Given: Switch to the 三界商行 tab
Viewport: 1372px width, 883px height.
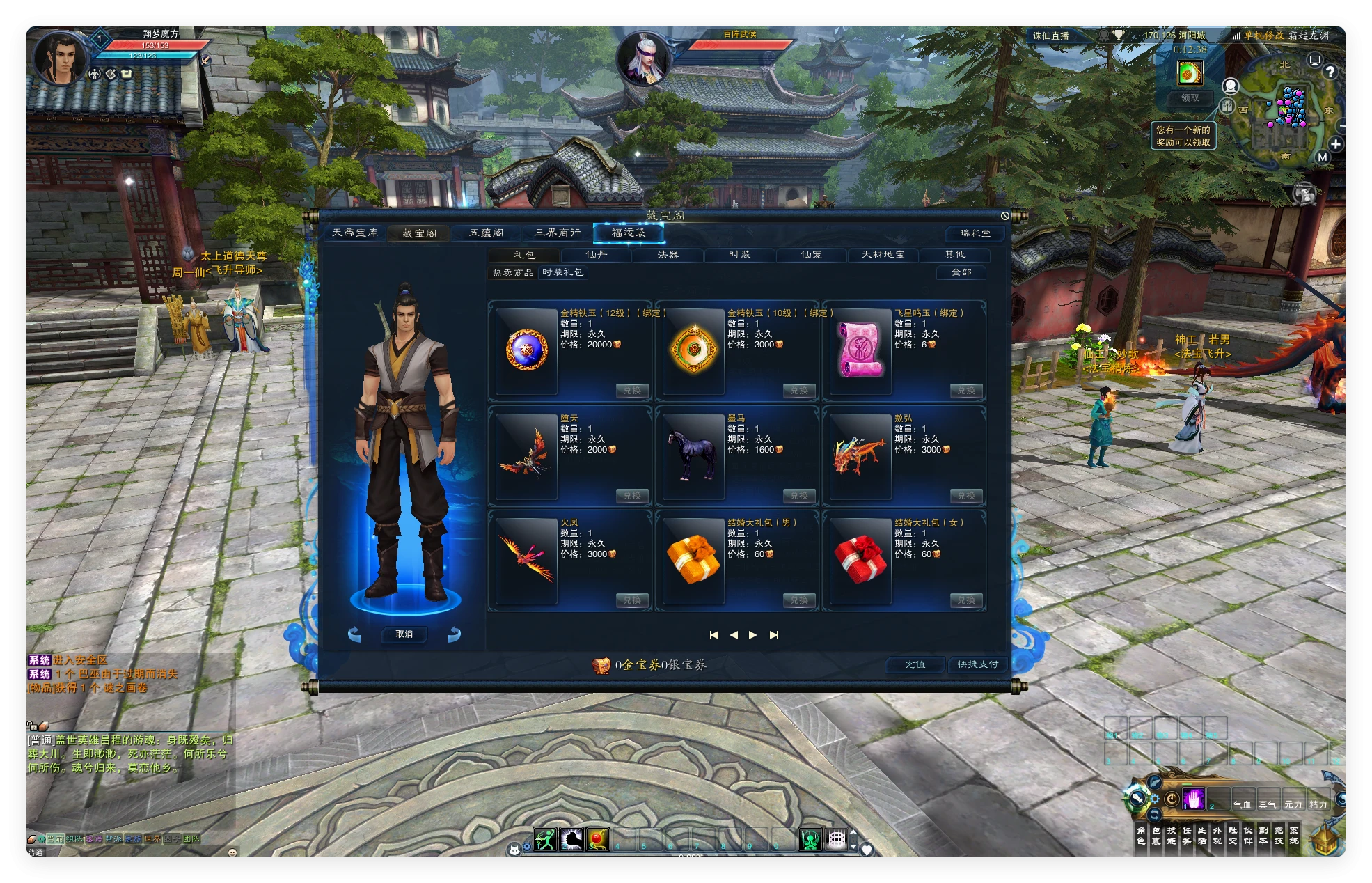Looking at the screenshot, I should [x=557, y=233].
